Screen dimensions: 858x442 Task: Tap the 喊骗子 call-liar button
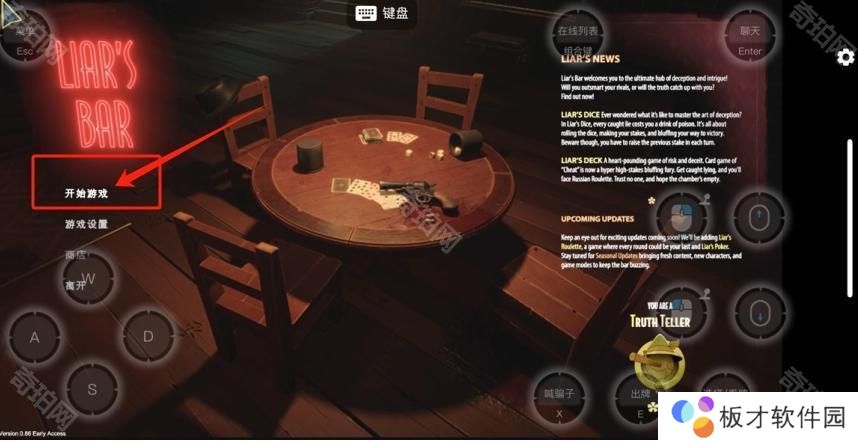pyautogui.click(x=560, y=400)
